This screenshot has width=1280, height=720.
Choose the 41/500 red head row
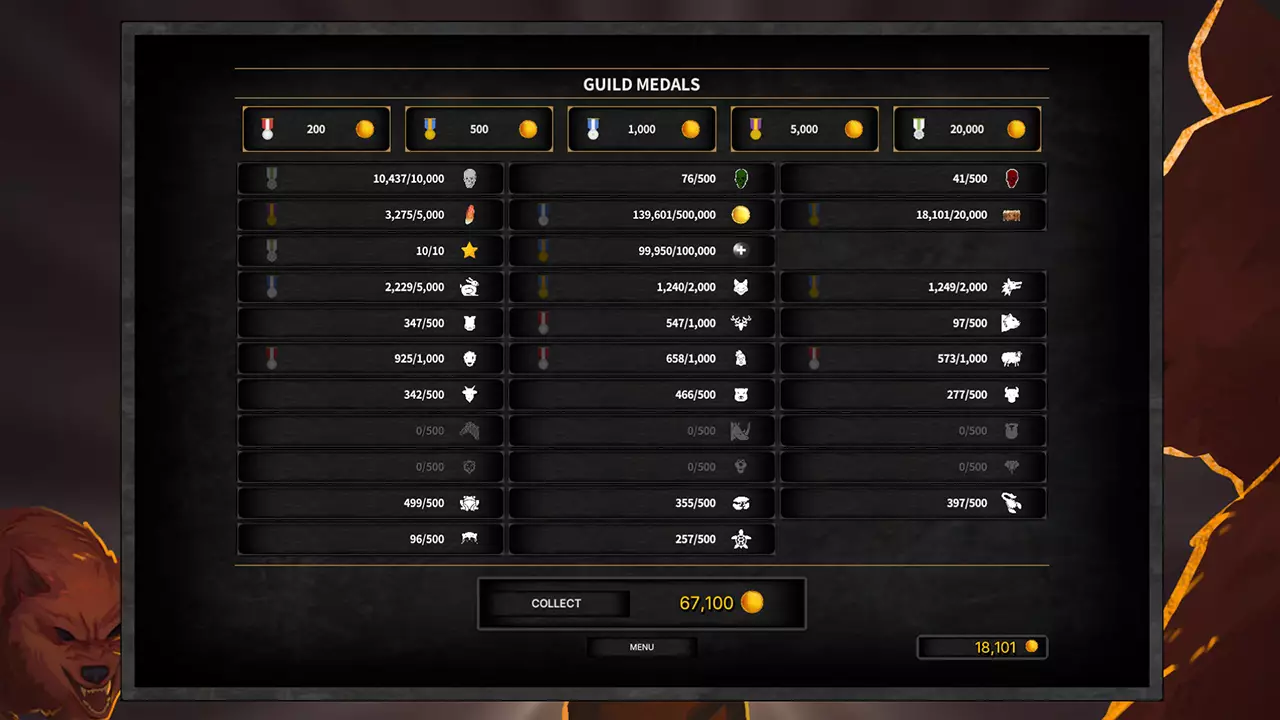pyautogui.click(x=913, y=179)
